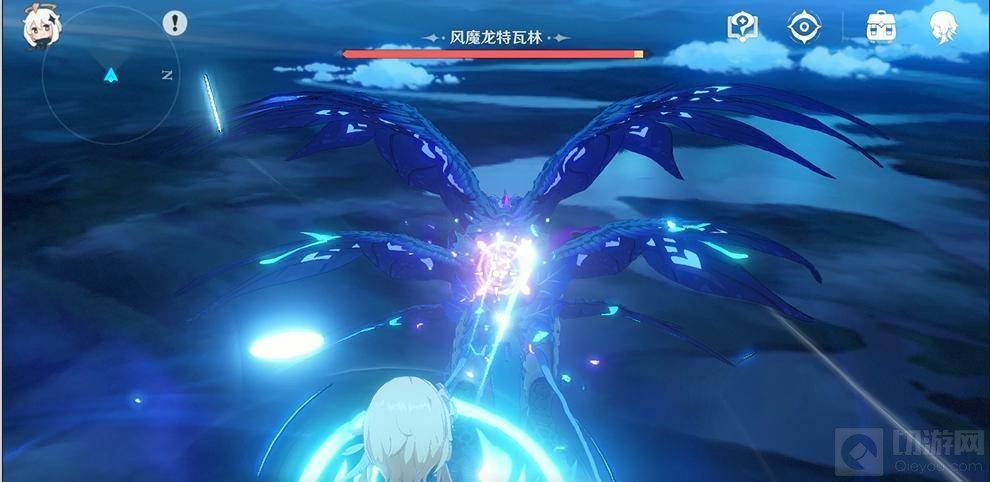Activate the compass eye icon

click(x=803, y=27)
